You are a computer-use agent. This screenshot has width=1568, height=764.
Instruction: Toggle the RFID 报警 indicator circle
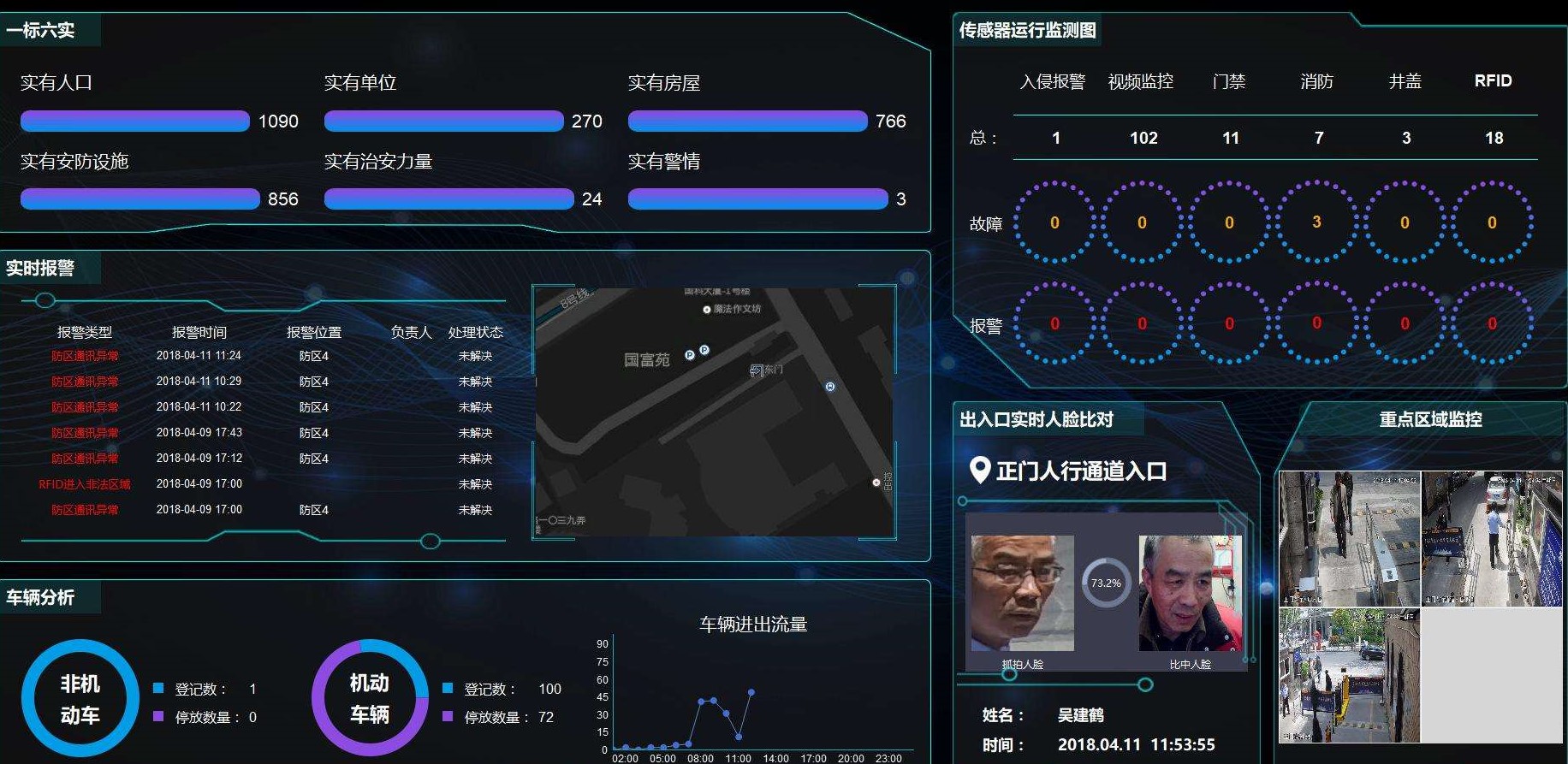[1494, 324]
